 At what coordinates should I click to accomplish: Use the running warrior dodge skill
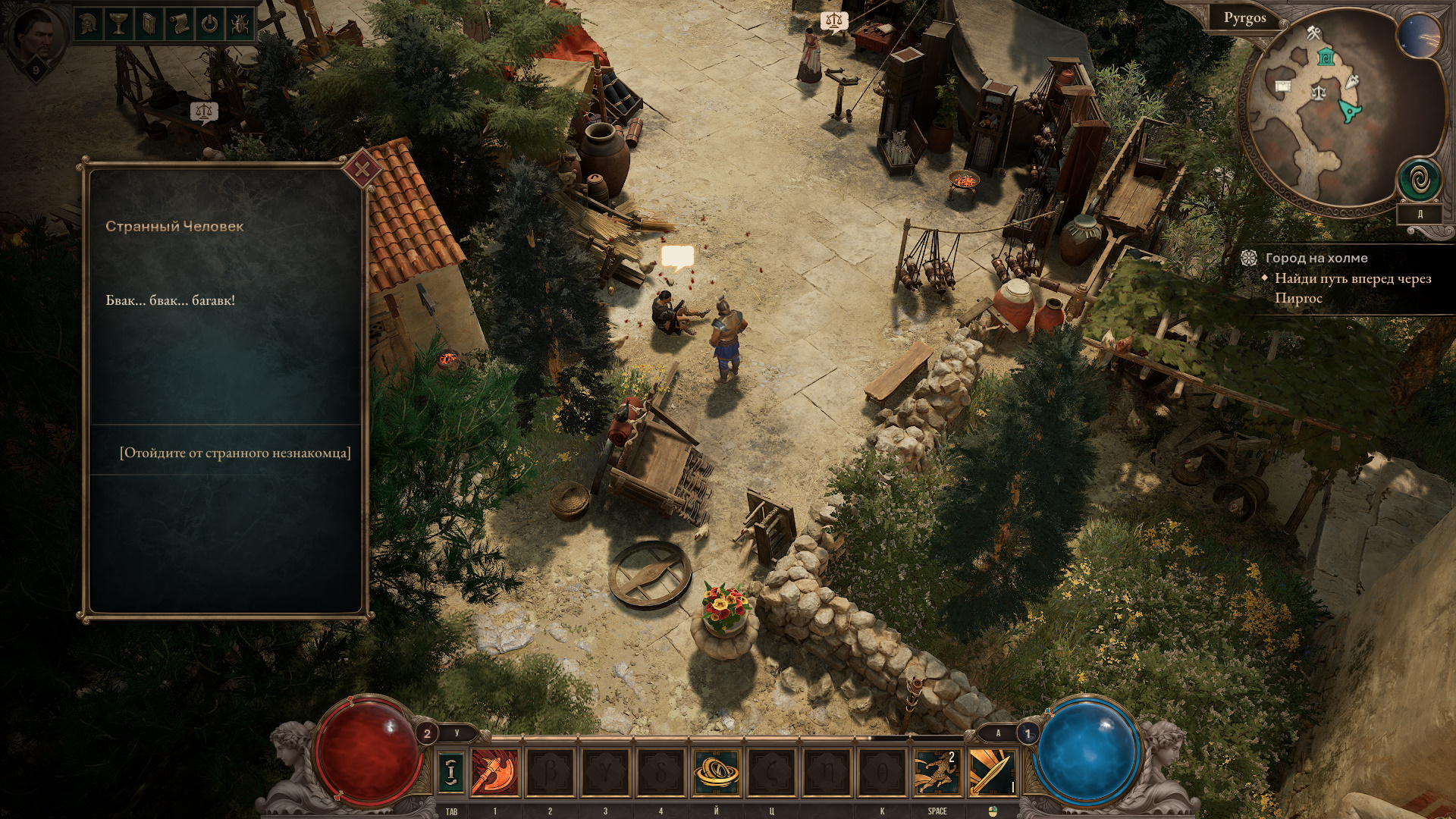coord(937,771)
